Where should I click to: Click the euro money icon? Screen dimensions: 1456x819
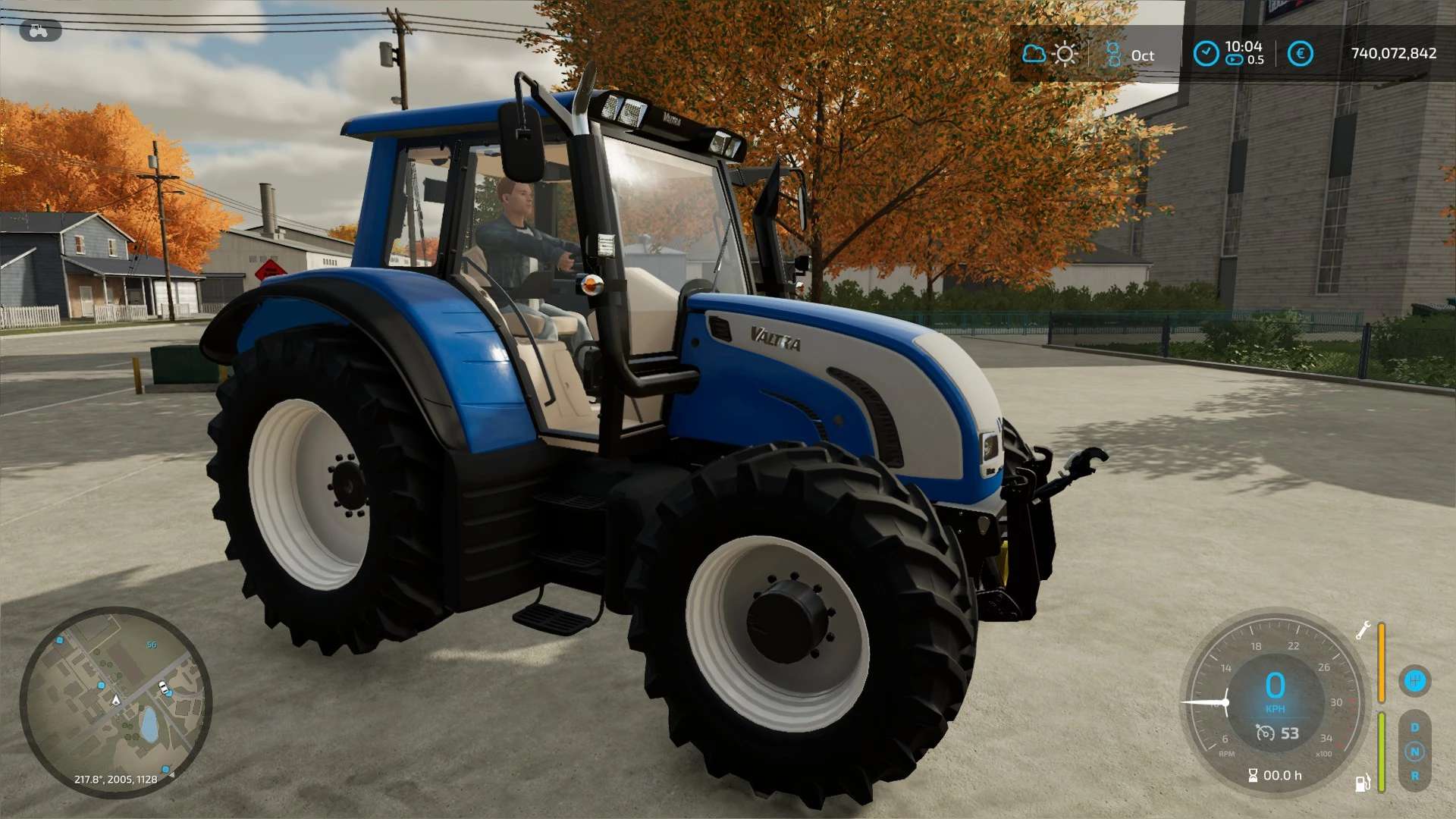tap(1301, 54)
